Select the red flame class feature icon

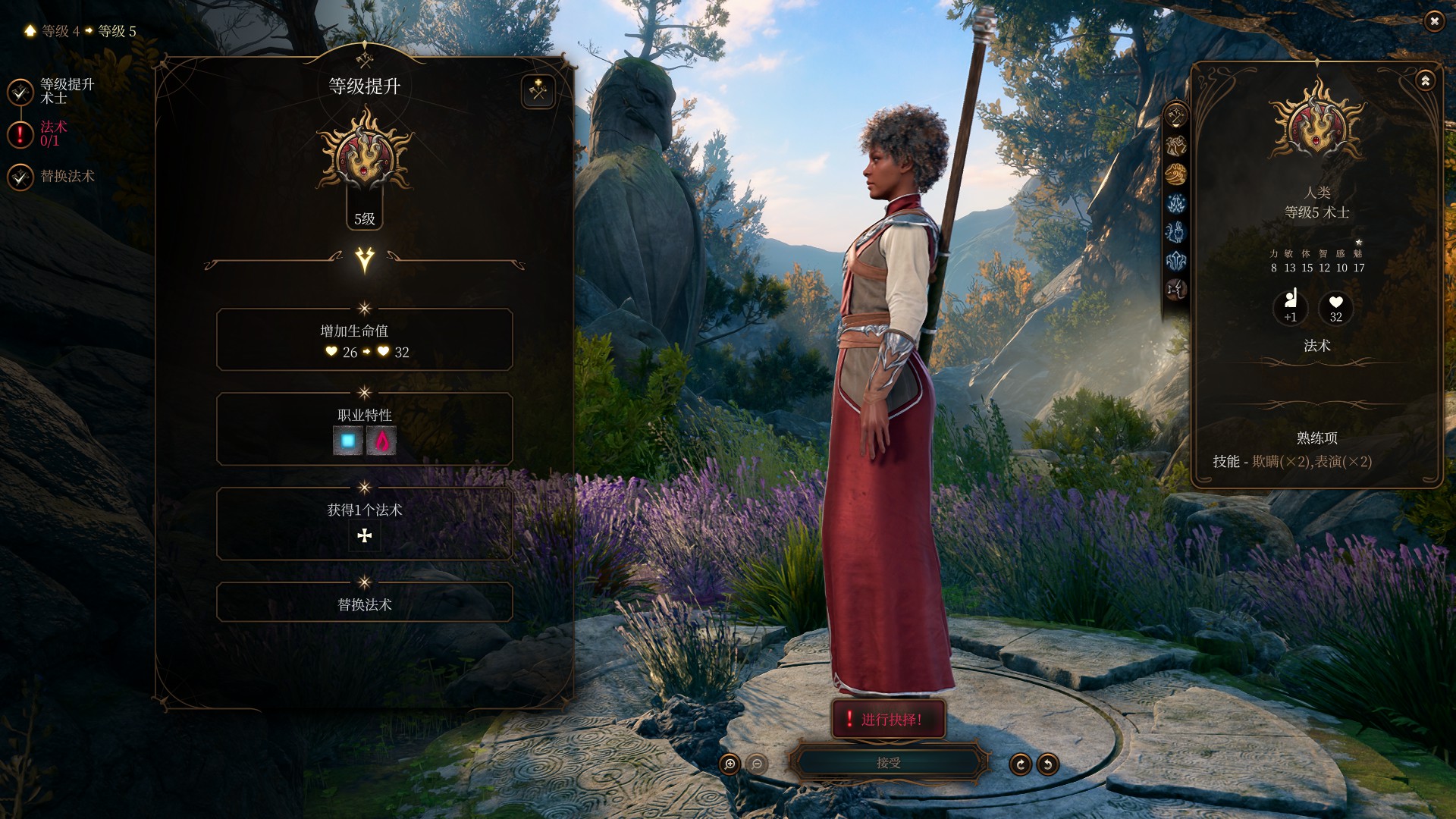(381, 441)
